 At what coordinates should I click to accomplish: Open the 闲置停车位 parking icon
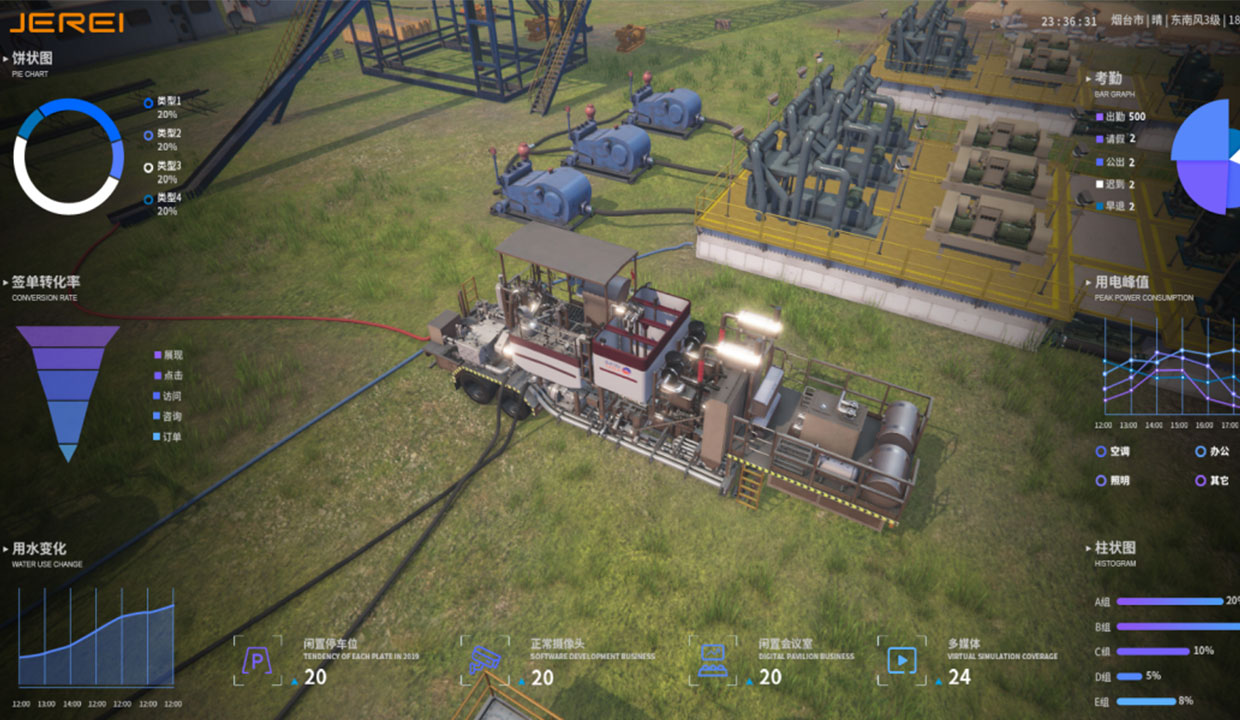click(x=257, y=661)
